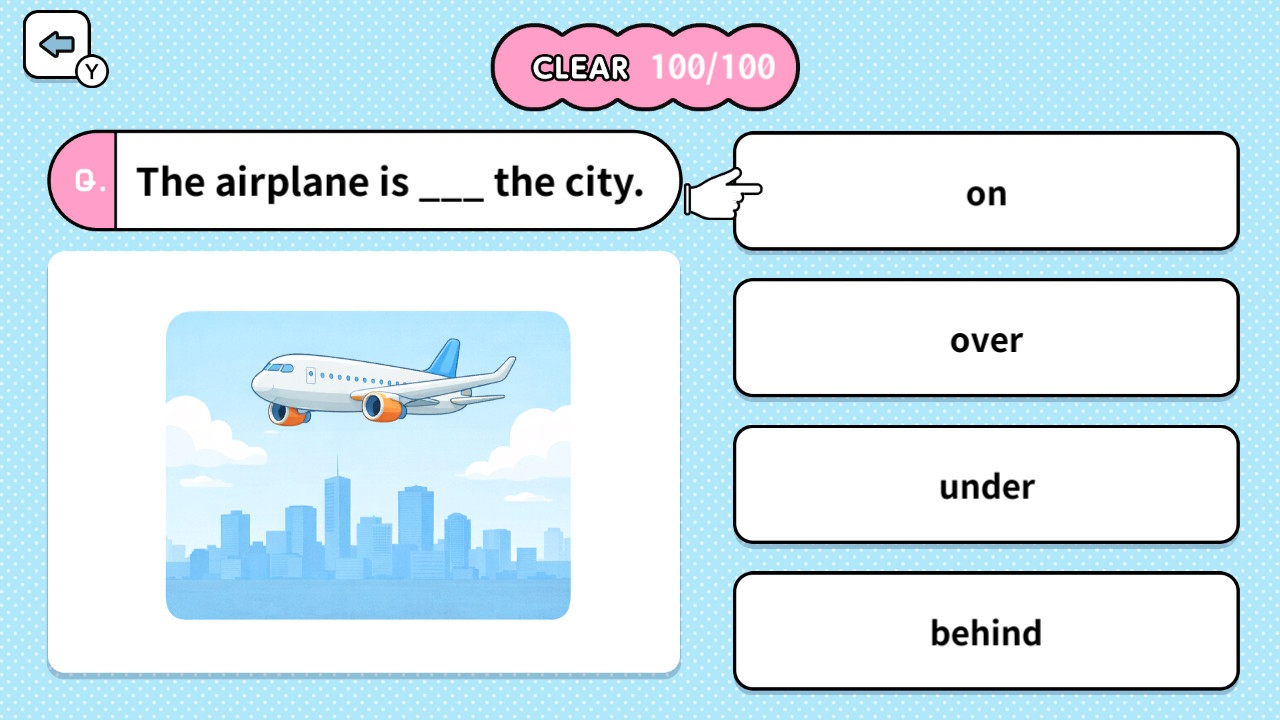Pick the 'under' option
The image size is (1280, 720).
[x=985, y=485]
